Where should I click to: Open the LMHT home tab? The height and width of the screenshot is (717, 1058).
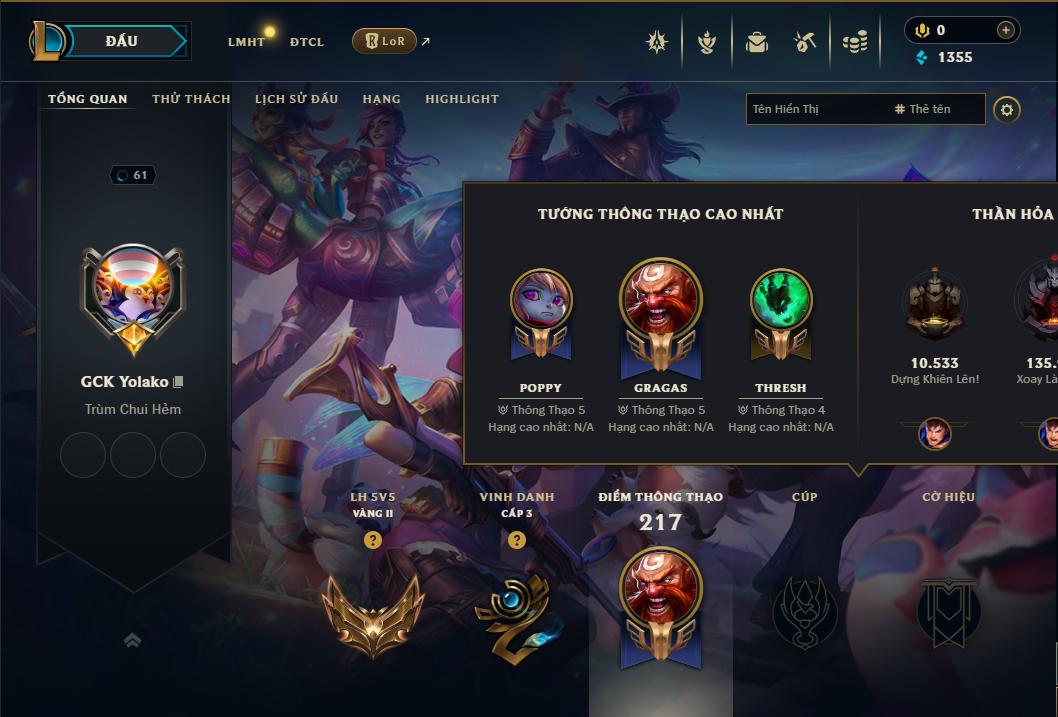click(x=246, y=42)
